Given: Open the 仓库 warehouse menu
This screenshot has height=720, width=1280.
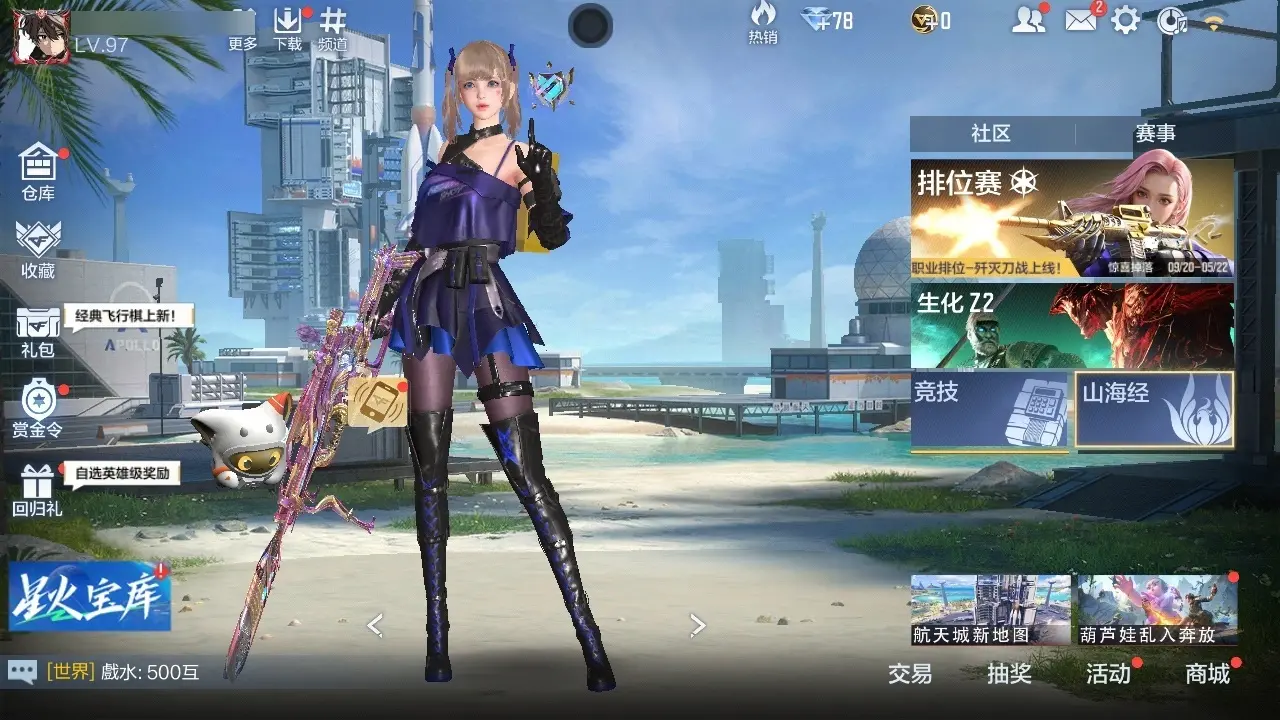Looking at the screenshot, I should tap(38, 168).
